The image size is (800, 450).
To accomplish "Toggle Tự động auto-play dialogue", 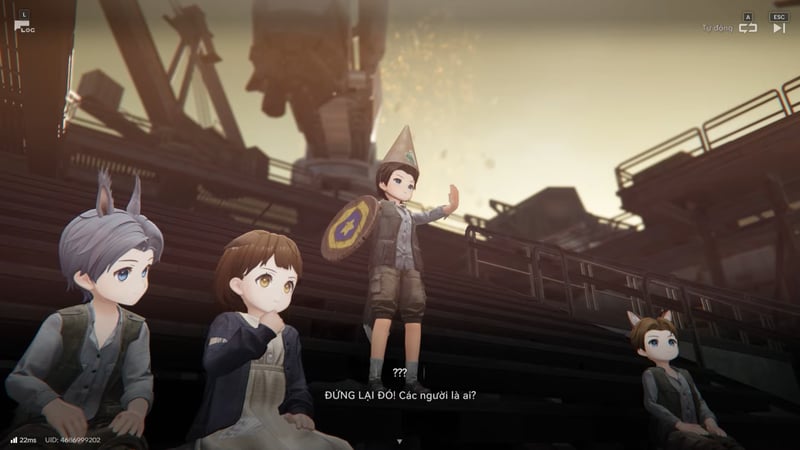I will (x=748, y=28).
